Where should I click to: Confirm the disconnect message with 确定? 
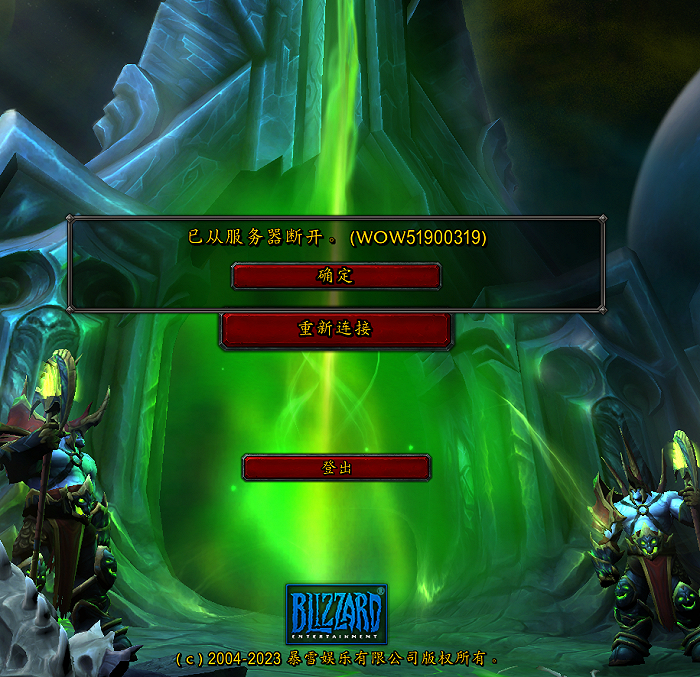pyautogui.click(x=336, y=276)
